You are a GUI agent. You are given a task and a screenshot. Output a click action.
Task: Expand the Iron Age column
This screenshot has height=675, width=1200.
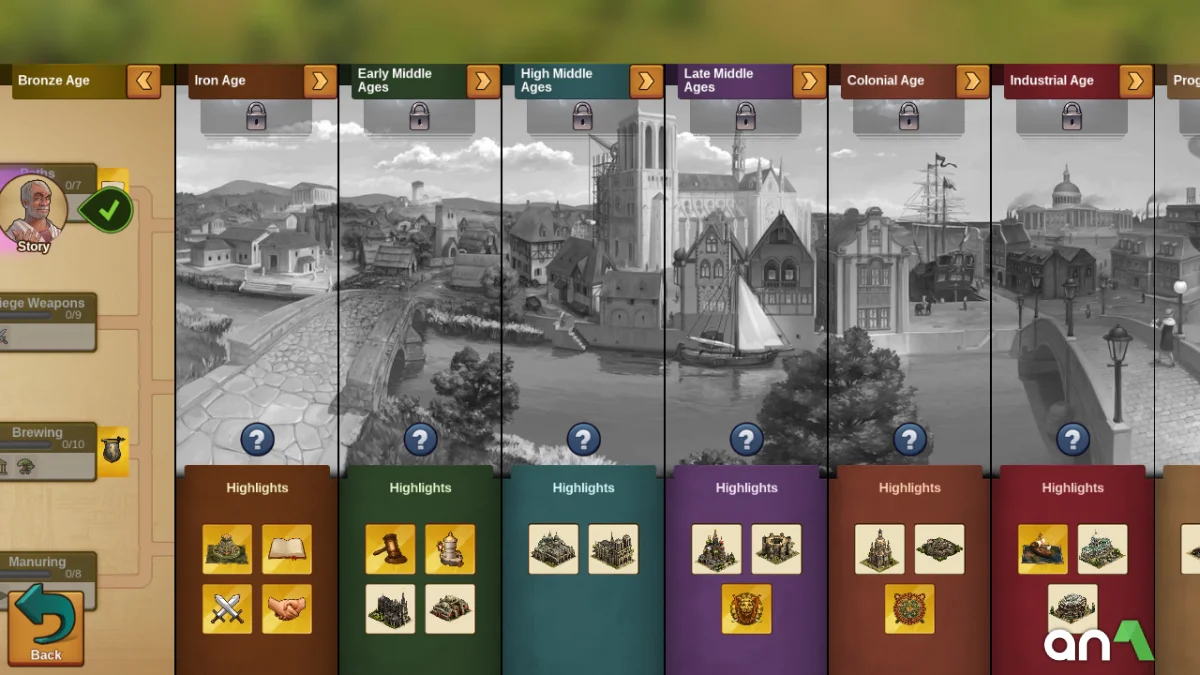click(x=320, y=81)
